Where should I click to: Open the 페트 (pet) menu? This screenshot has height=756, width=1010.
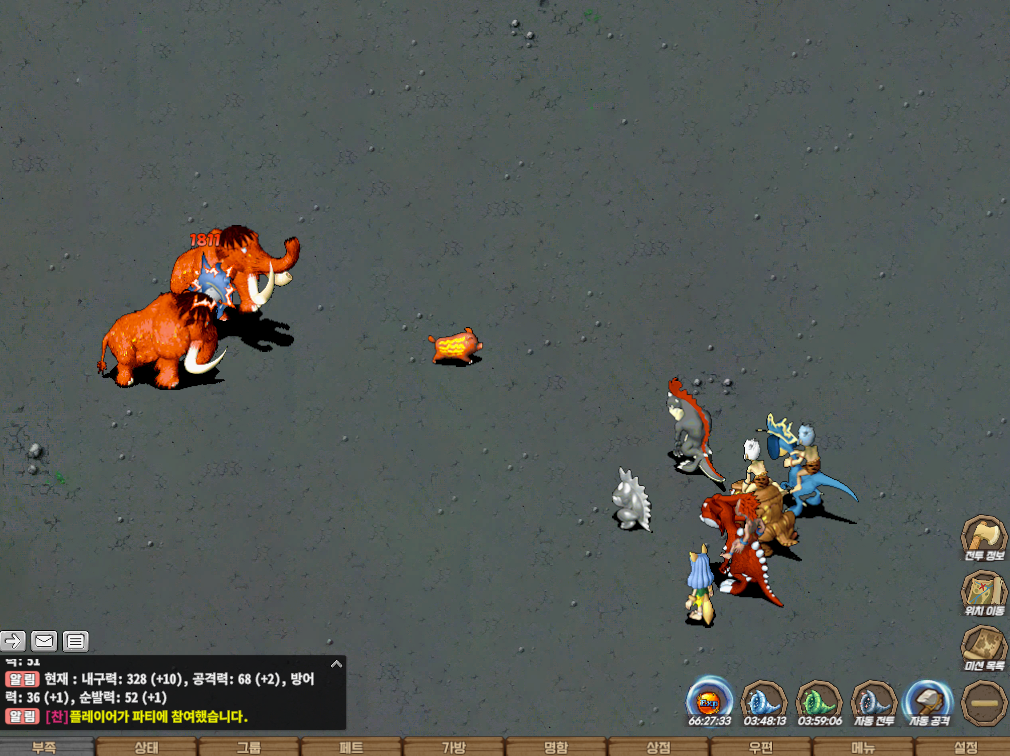(x=351, y=747)
